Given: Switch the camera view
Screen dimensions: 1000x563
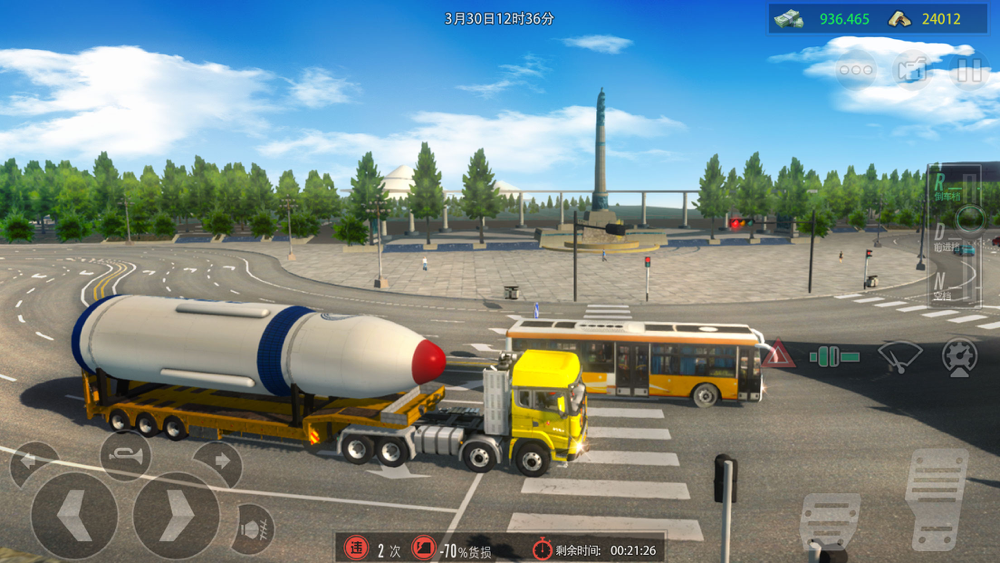Looking at the screenshot, I should click(x=911, y=70).
